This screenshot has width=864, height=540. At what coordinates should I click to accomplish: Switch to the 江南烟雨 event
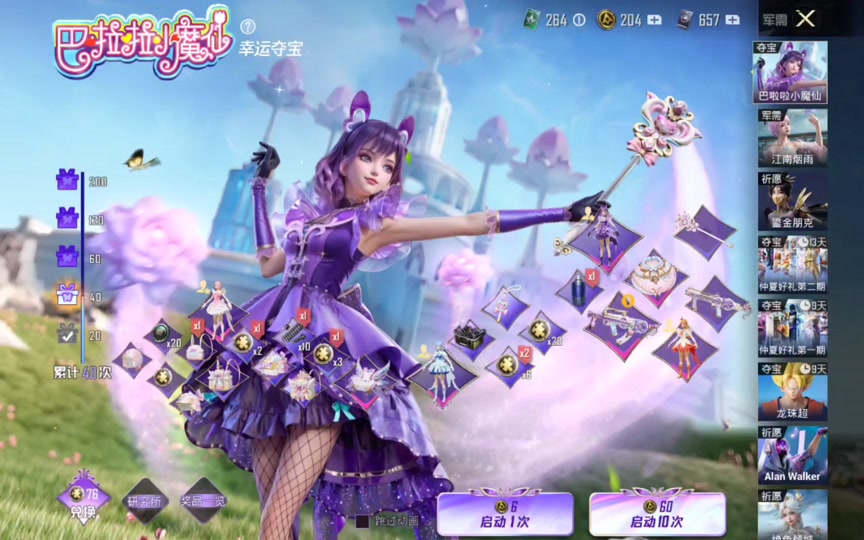pyautogui.click(x=790, y=137)
